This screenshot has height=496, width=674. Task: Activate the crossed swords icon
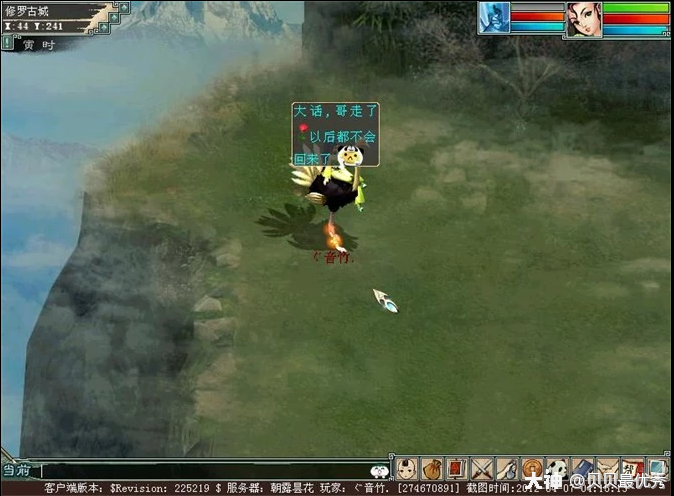coord(482,468)
